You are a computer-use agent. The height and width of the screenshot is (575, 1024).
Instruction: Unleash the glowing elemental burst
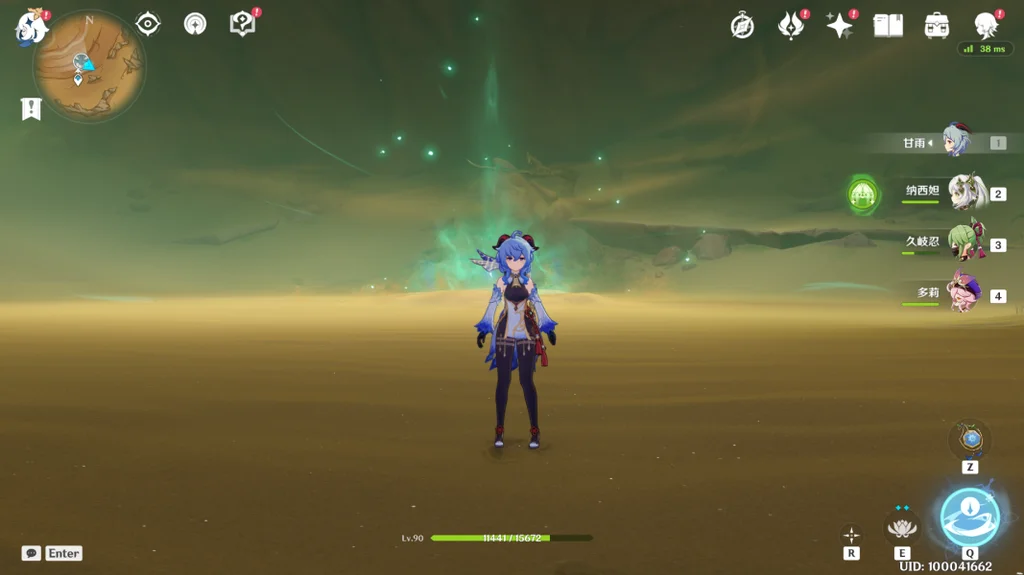tap(969, 517)
